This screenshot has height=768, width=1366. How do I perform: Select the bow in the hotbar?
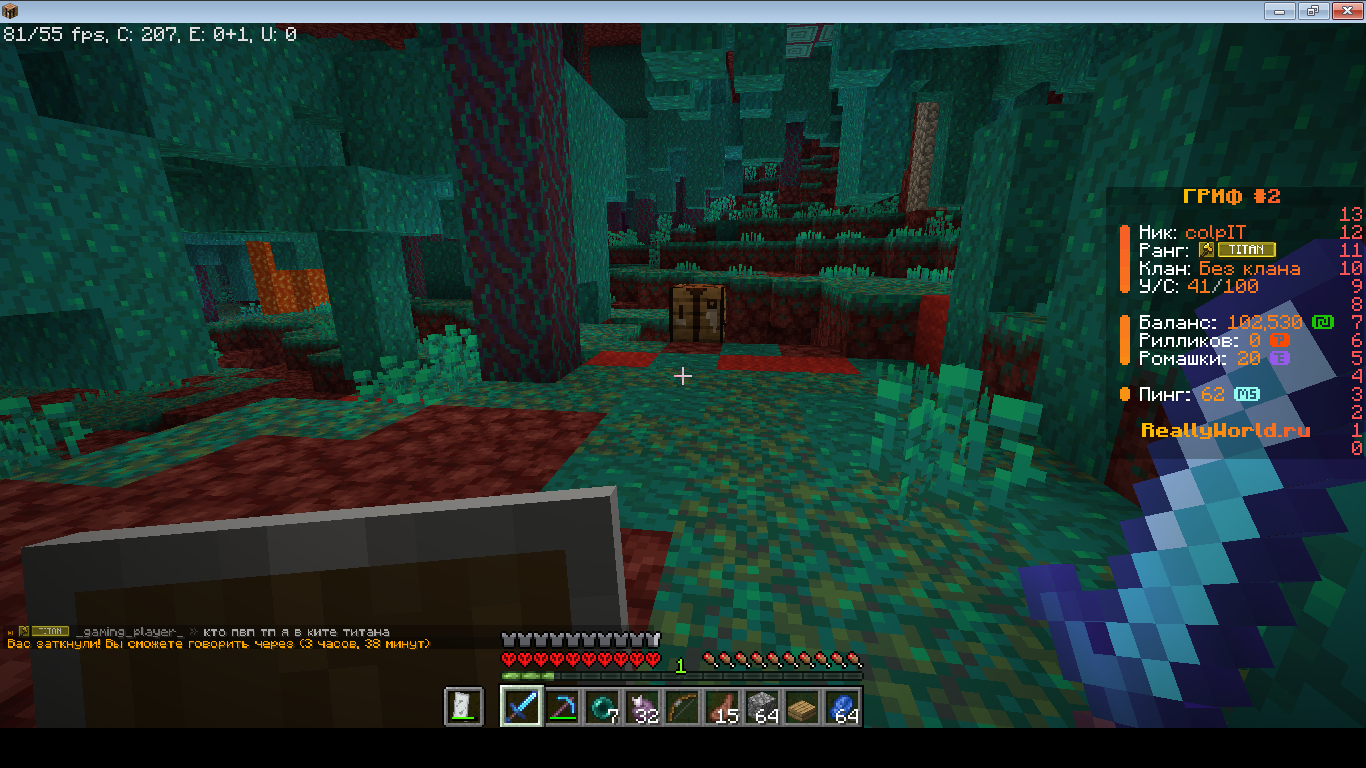(x=682, y=707)
